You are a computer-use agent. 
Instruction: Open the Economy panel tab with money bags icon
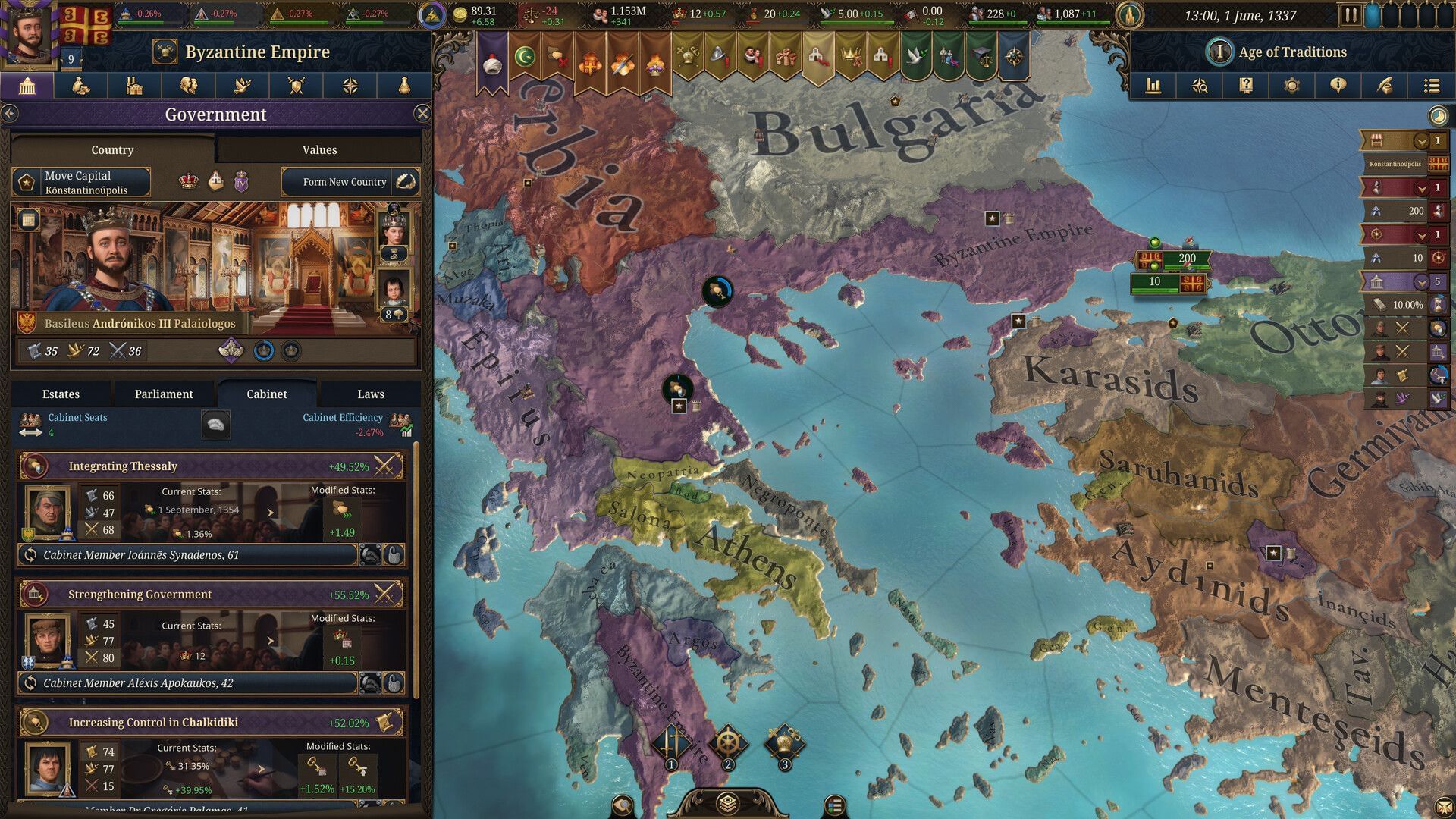coord(82,86)
